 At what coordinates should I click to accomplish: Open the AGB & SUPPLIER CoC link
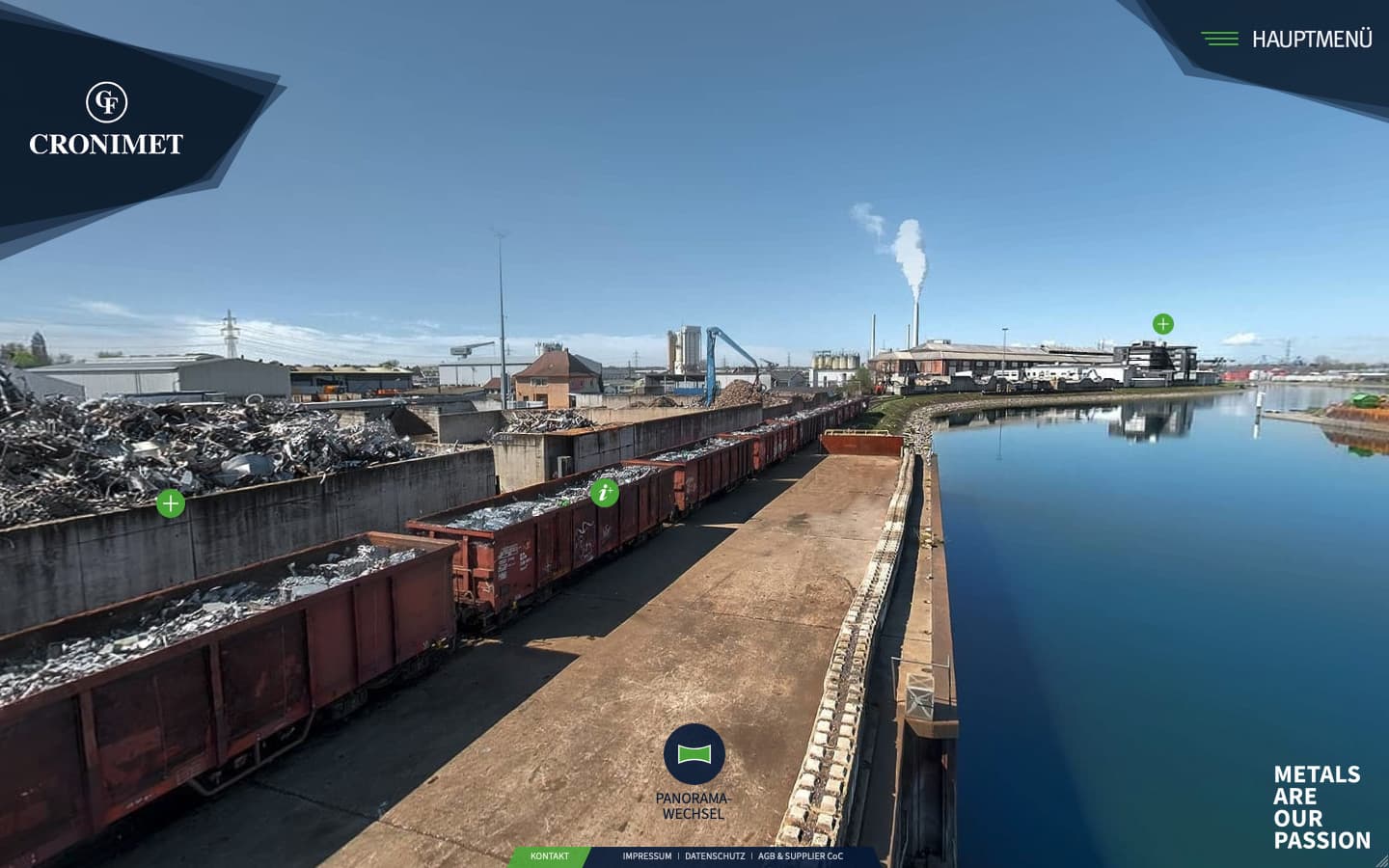[802, 855]
